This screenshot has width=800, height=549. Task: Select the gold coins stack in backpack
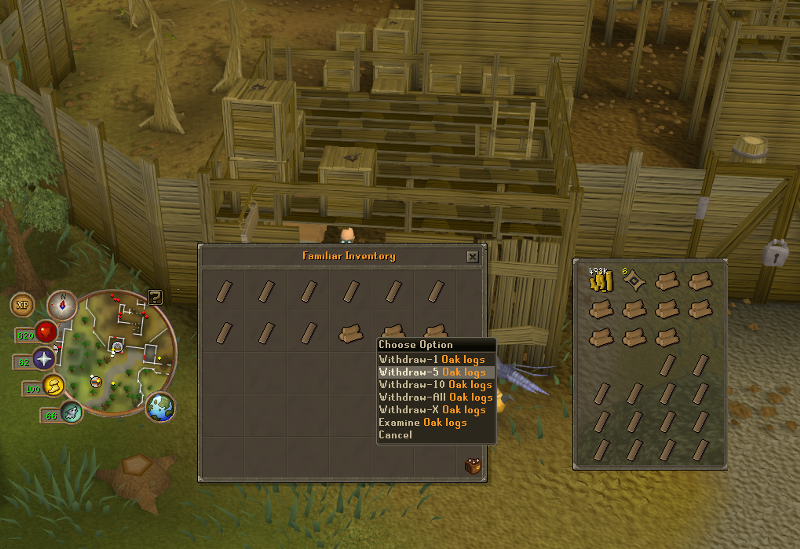[601, 283]
